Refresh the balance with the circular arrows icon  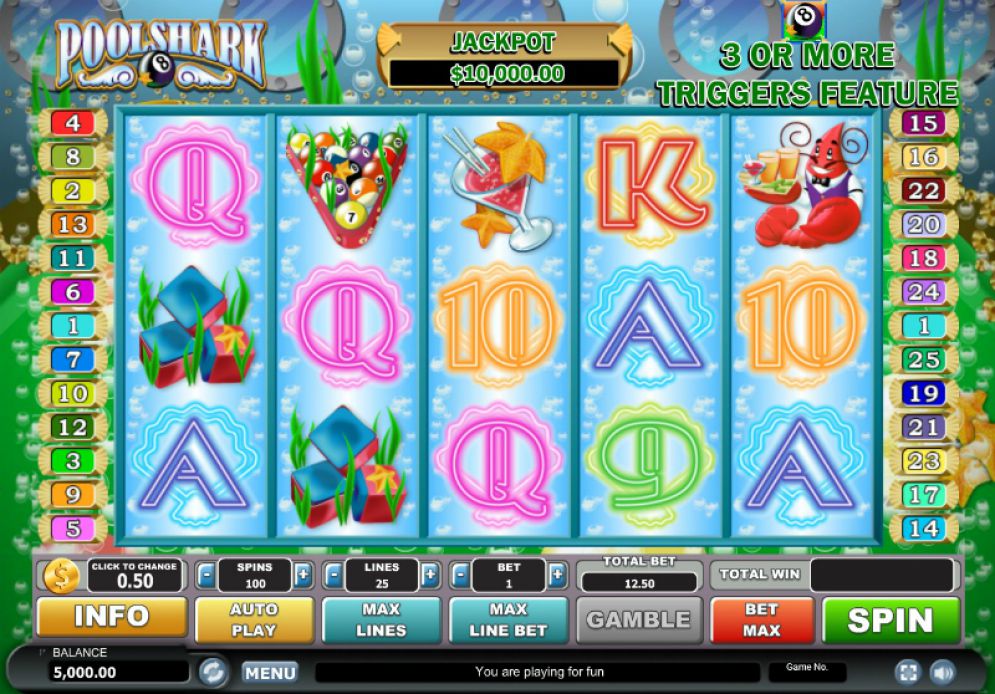tap(213, 671)
